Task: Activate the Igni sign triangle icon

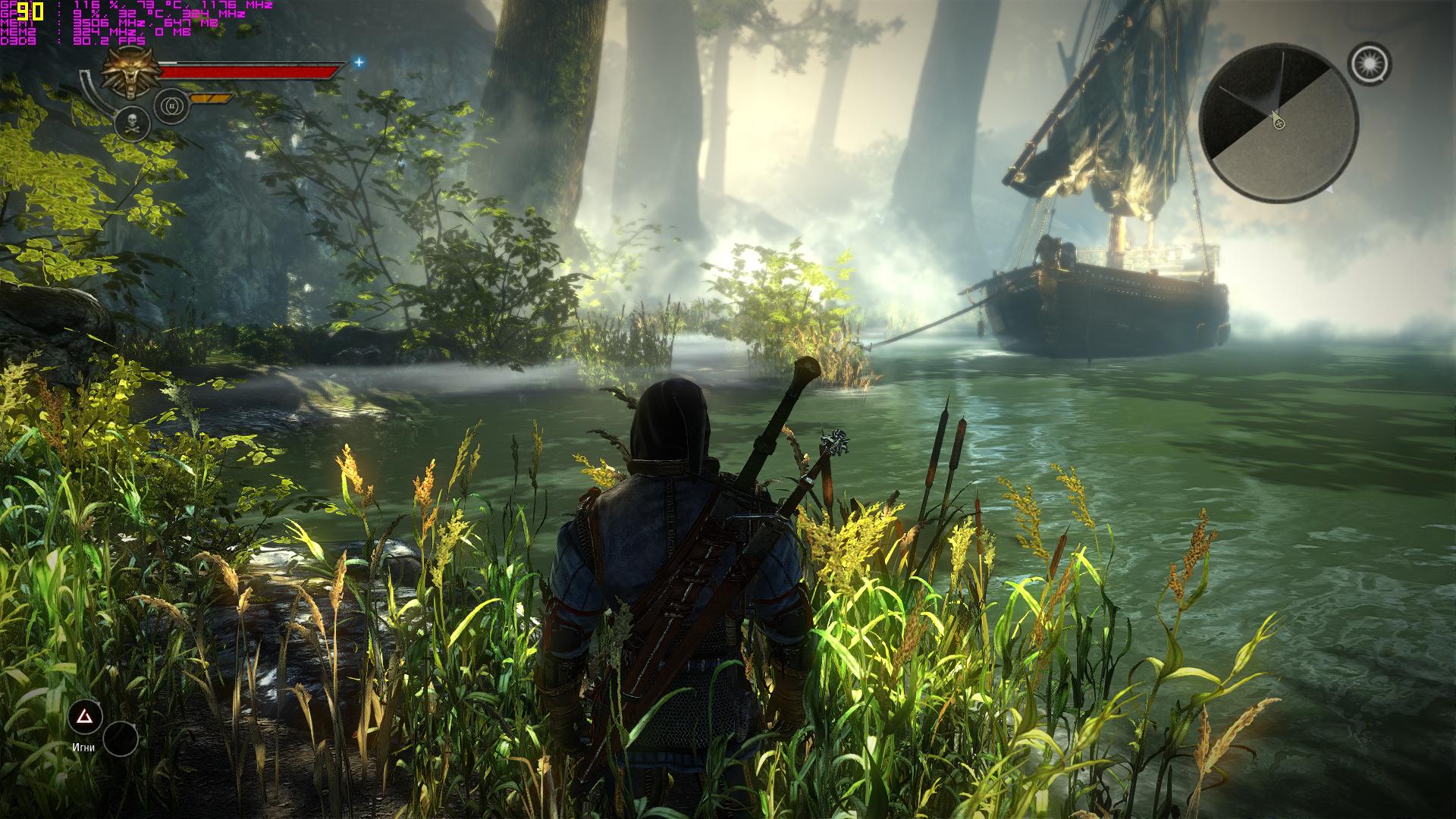Action: pyautogui.click(x=85, y=717)
